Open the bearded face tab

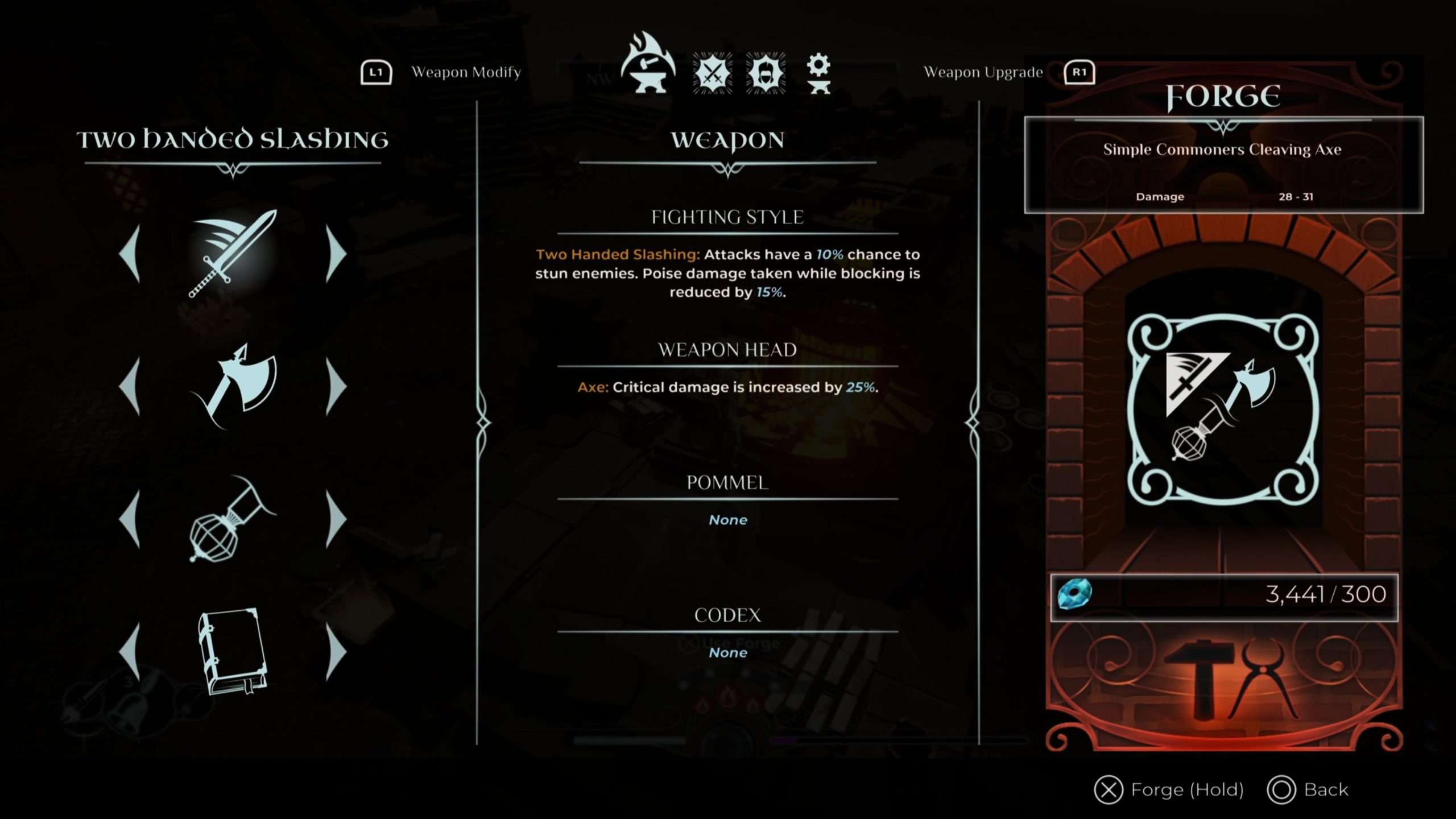pos(765,73)
